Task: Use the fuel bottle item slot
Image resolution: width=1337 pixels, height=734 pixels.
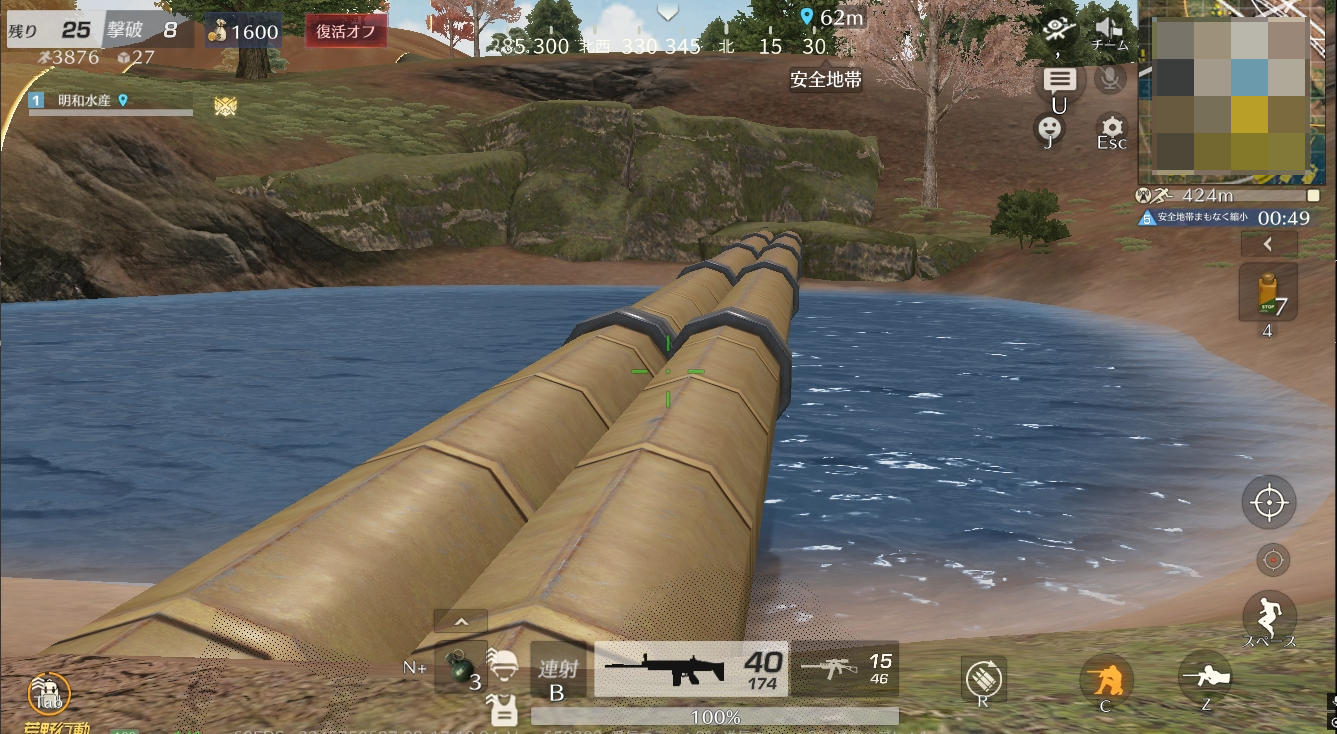Action: coord(1268,293)
